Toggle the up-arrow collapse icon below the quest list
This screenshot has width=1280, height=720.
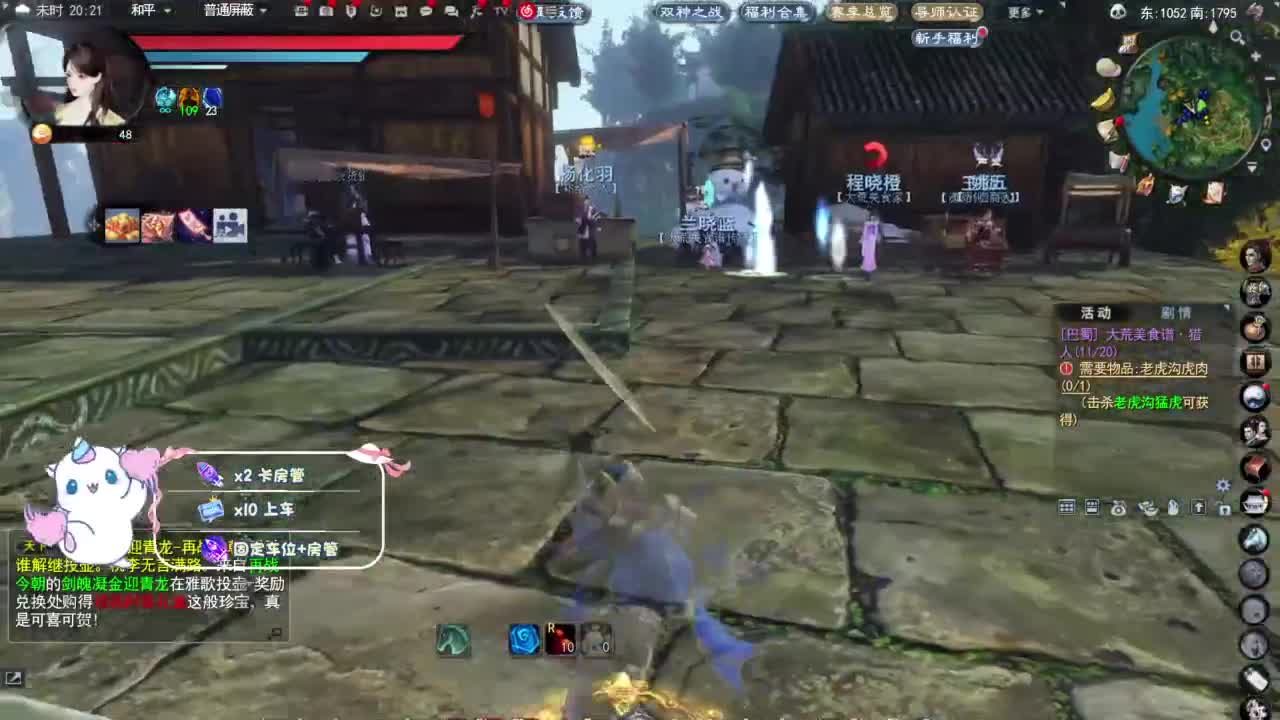tap(1199, 508)
